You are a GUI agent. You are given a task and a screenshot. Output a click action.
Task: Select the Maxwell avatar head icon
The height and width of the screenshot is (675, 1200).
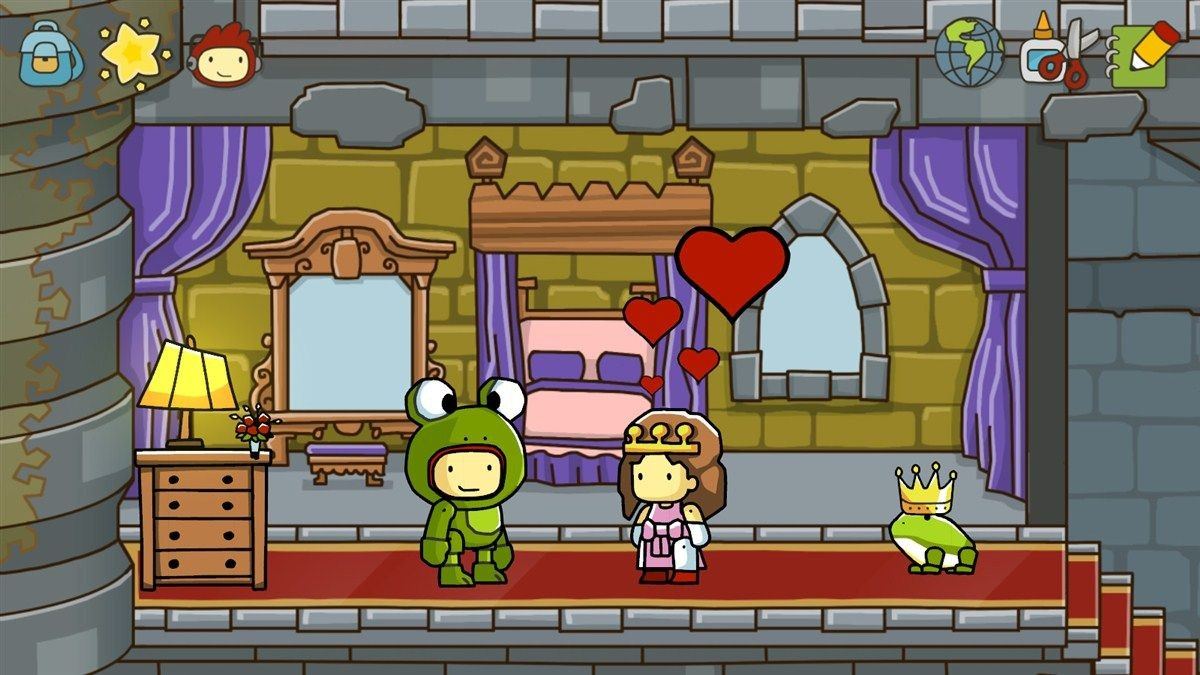point(222,56)
